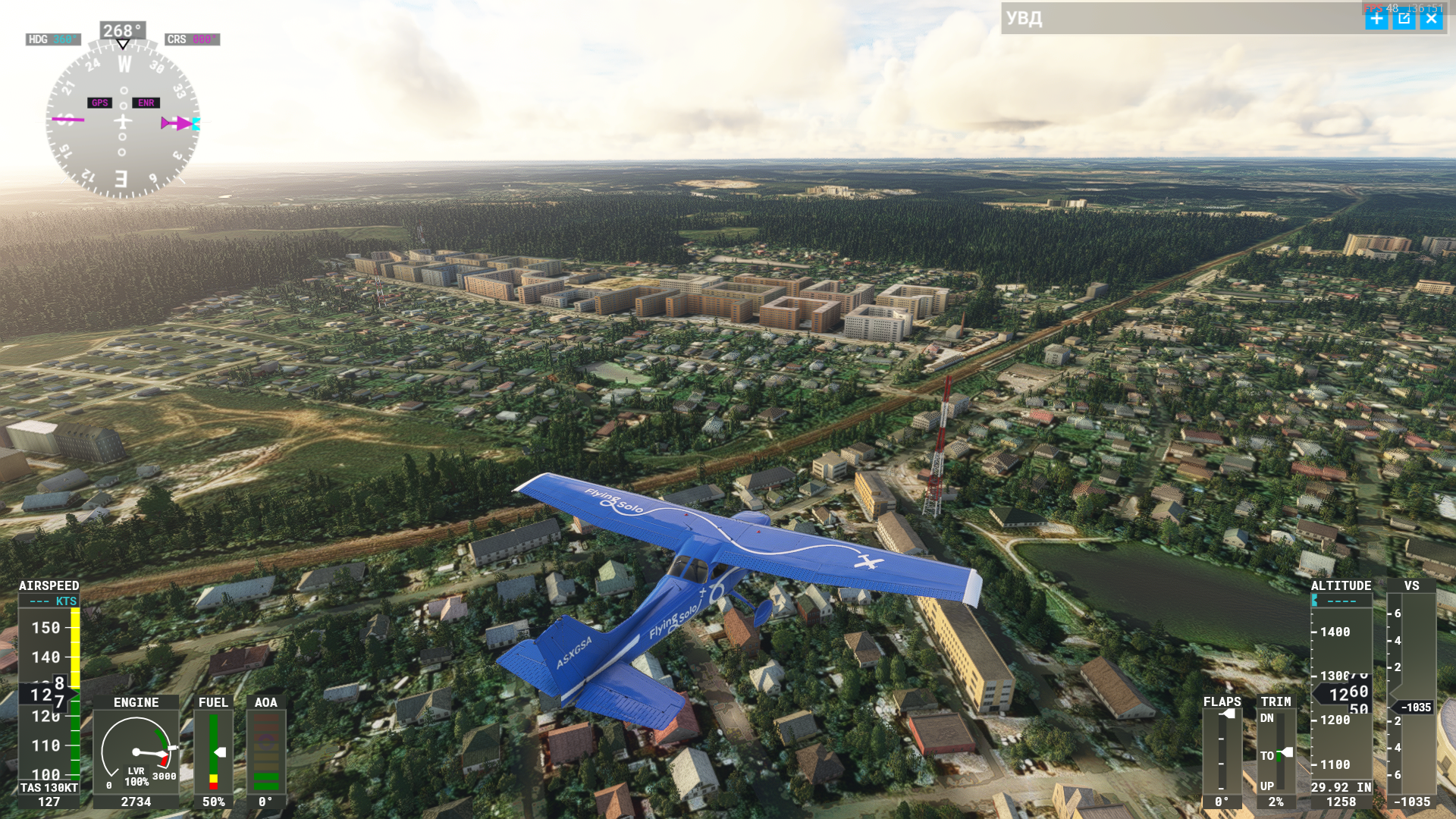Click the УВД window title bar
This screenshot has height=819, width=1456.
pyautogui.click(x=1175, y=19)
